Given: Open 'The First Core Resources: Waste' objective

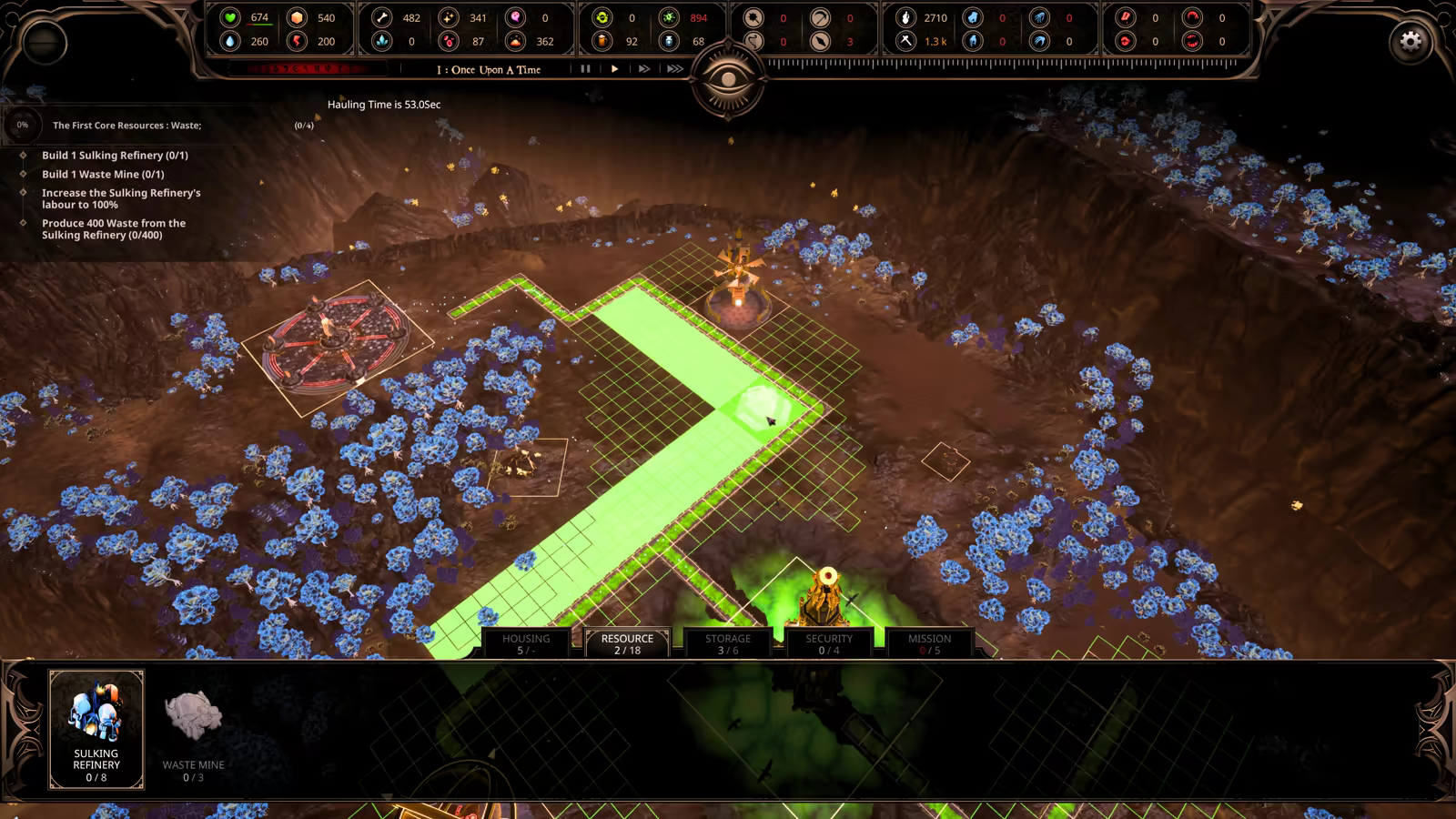Looking at the screenshot, I should (126, 126).
